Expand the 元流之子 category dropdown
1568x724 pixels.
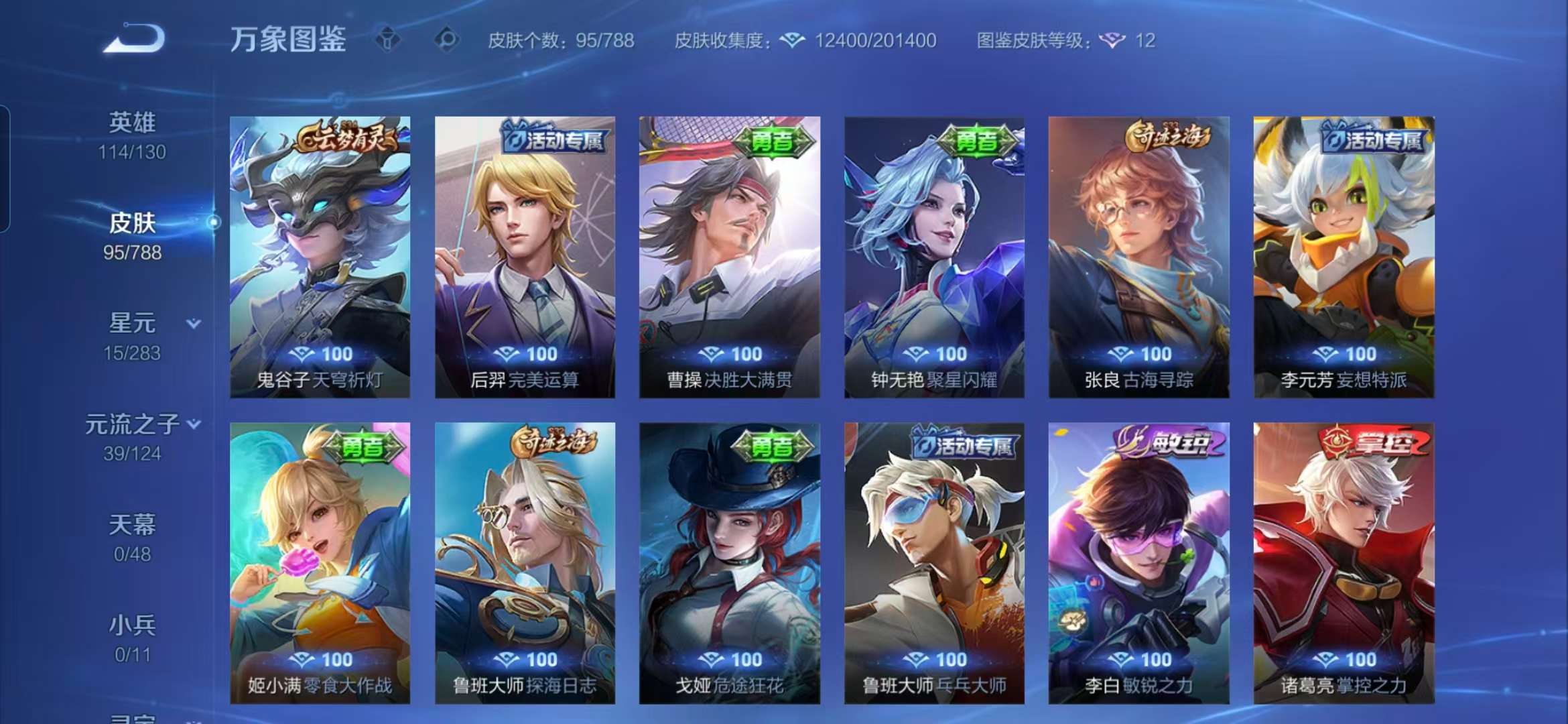coord(194,424)
